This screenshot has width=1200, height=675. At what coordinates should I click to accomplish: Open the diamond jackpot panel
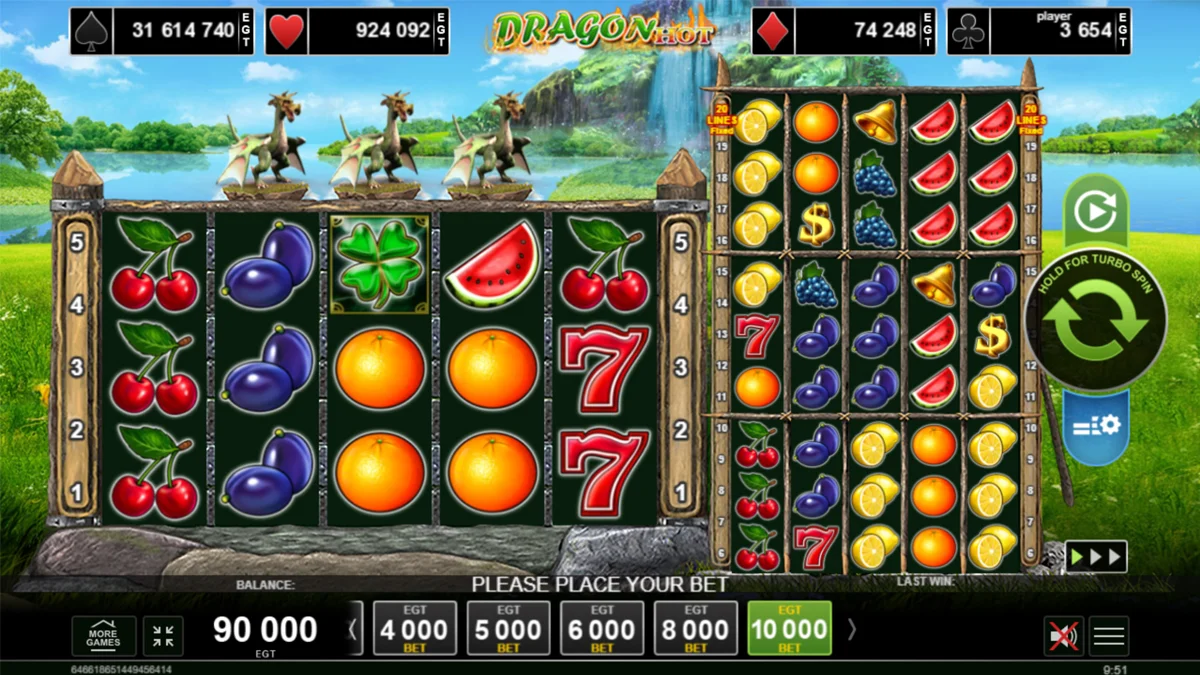click(x=844, y=31)
